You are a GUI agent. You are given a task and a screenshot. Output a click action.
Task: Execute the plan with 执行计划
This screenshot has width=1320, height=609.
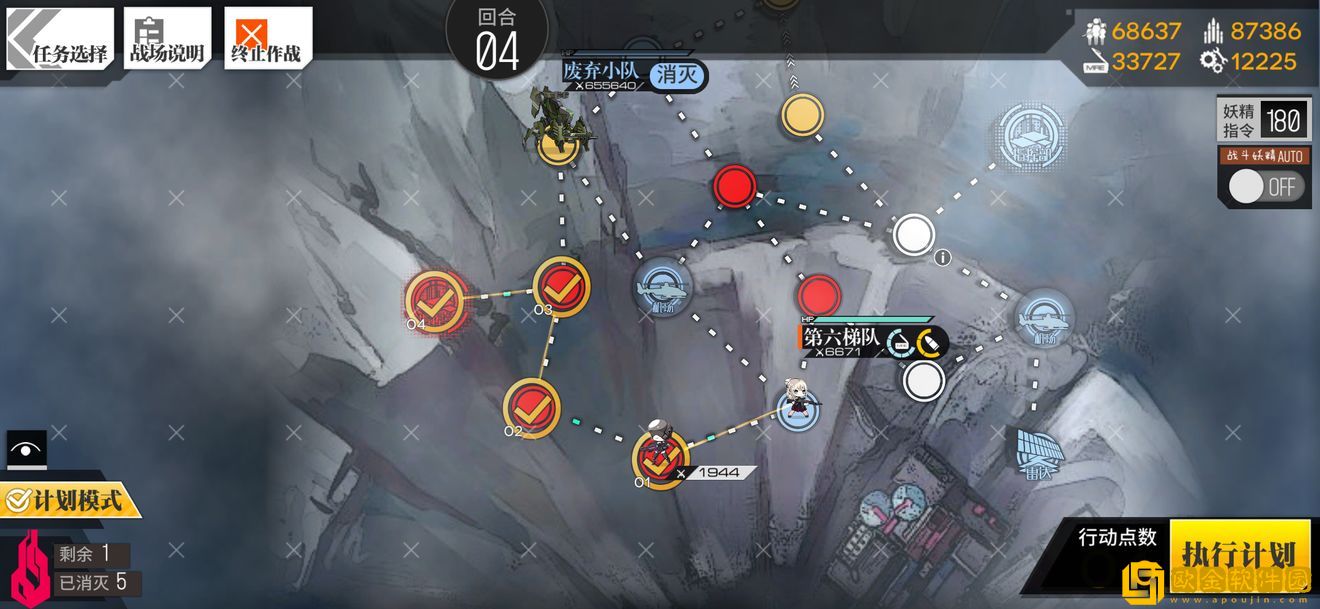1238,553
